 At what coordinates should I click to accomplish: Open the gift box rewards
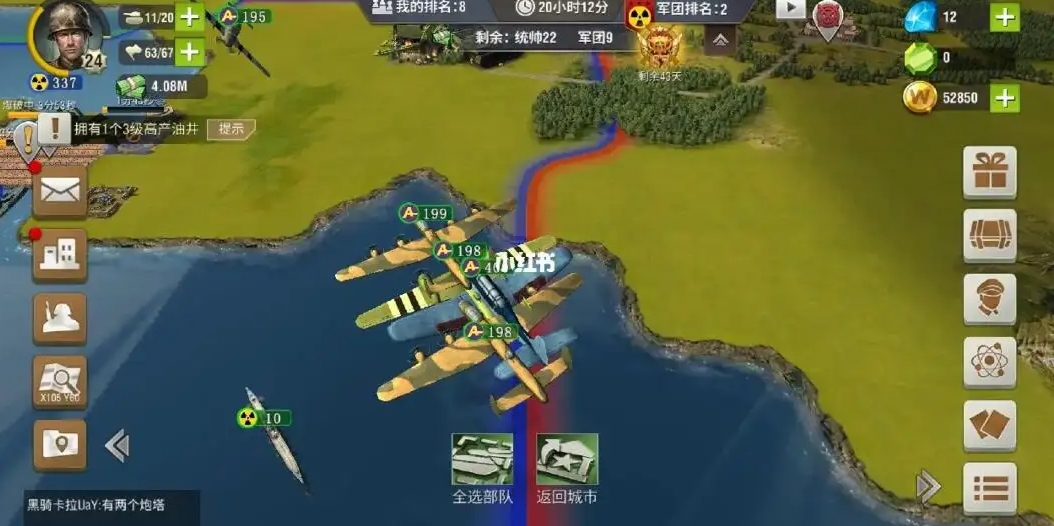[989, 173]
